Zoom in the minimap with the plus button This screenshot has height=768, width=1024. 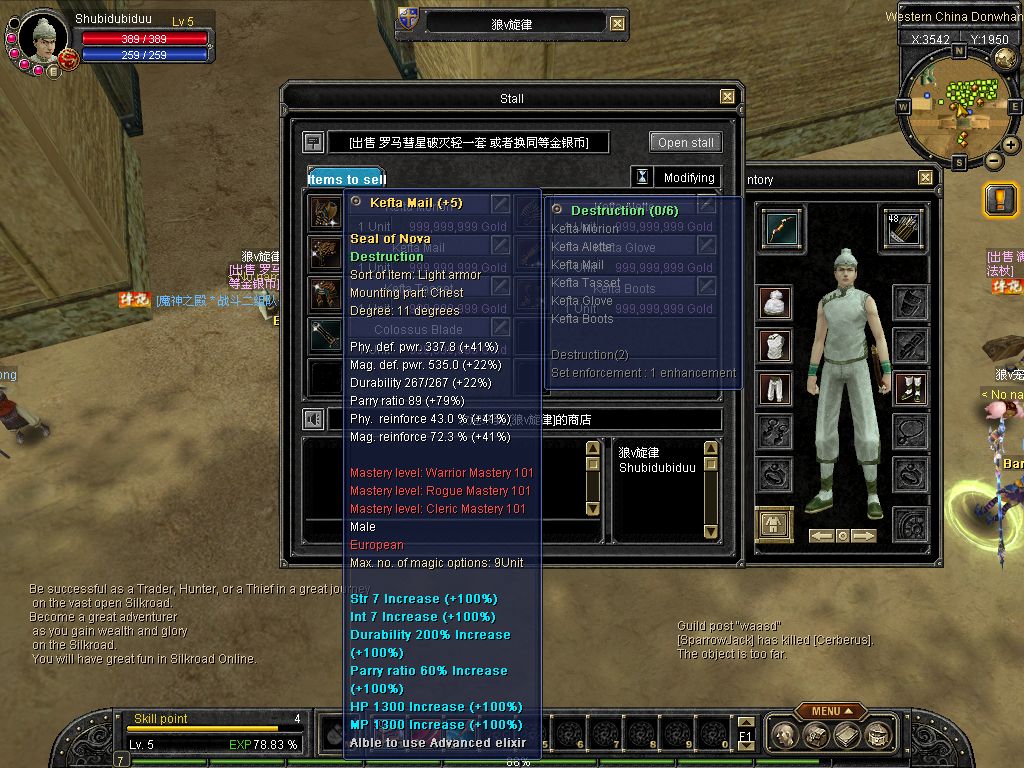click(1011, 146)
